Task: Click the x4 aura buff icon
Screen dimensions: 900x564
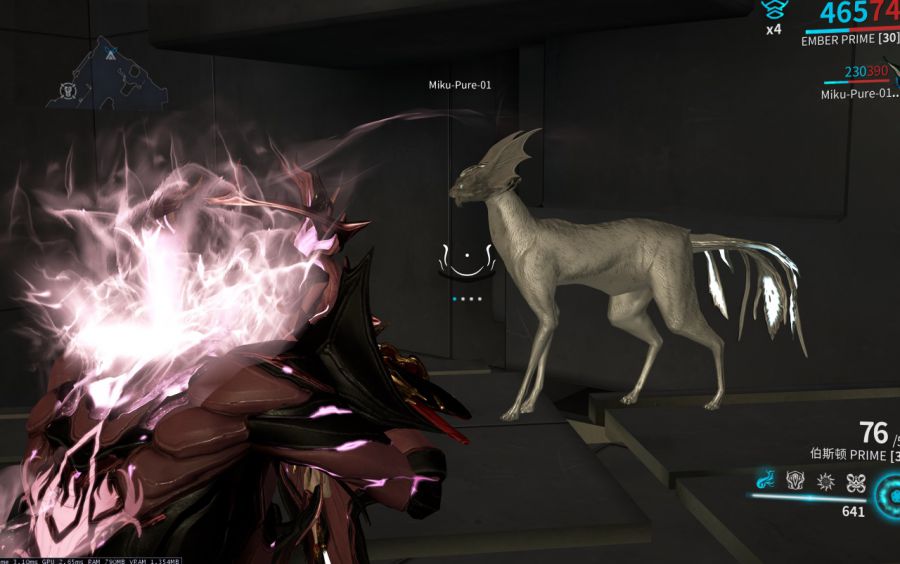Action: [772, 11]
